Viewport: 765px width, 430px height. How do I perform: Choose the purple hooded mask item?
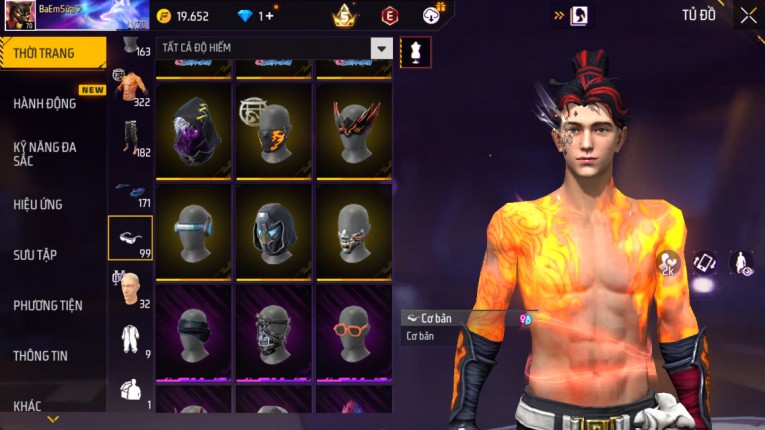click(x=194, y=131)
